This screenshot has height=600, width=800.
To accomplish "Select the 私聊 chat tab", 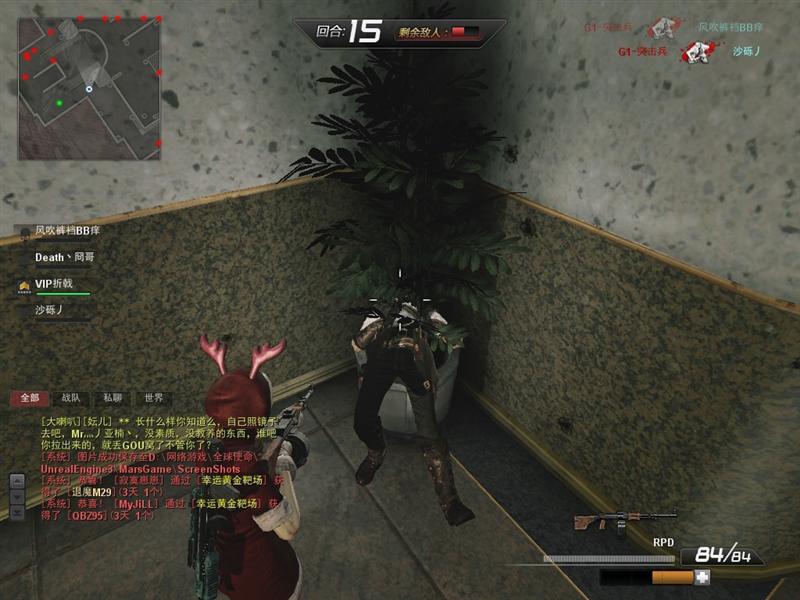I will pyautogui.click(x=112, y=398).
